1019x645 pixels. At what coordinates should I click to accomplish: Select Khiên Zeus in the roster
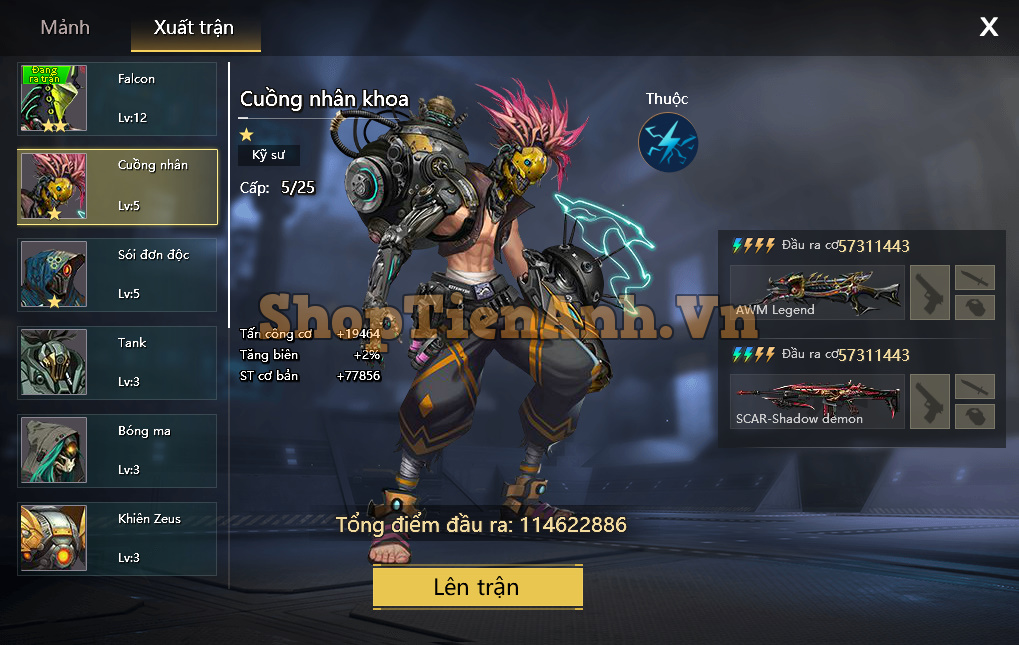tap(118, 538)
